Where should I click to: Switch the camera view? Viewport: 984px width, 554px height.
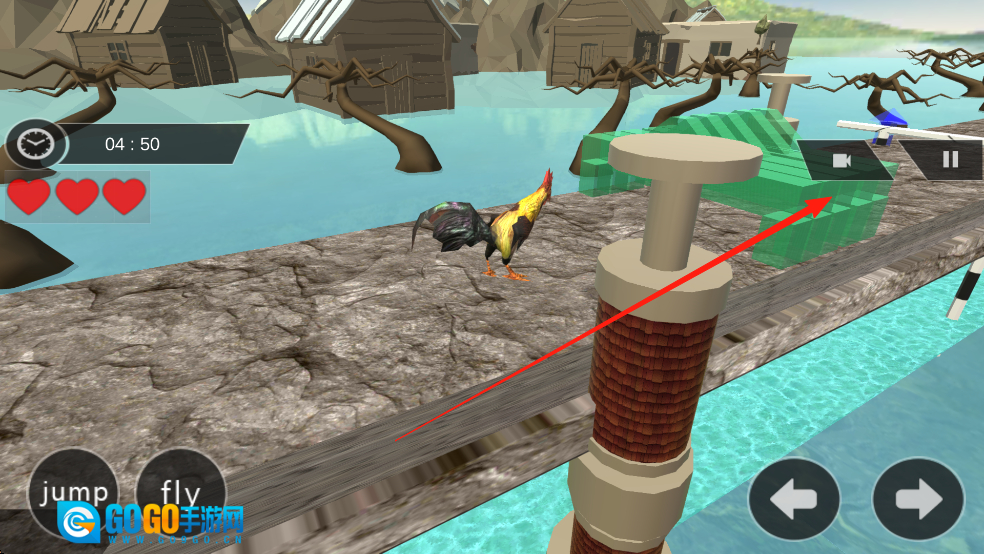pos(841,160)
